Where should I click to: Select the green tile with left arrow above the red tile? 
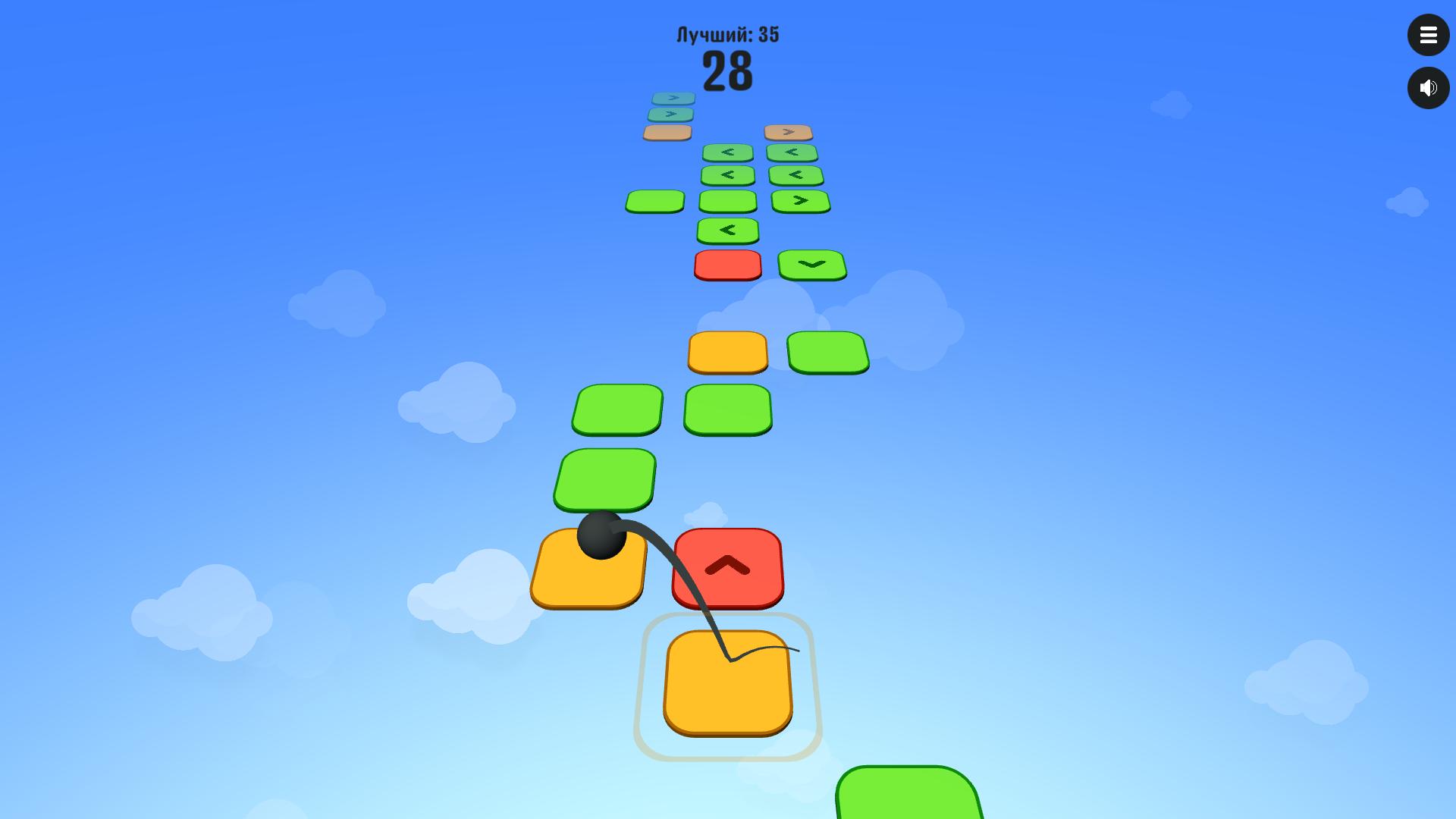pos(728,228)
